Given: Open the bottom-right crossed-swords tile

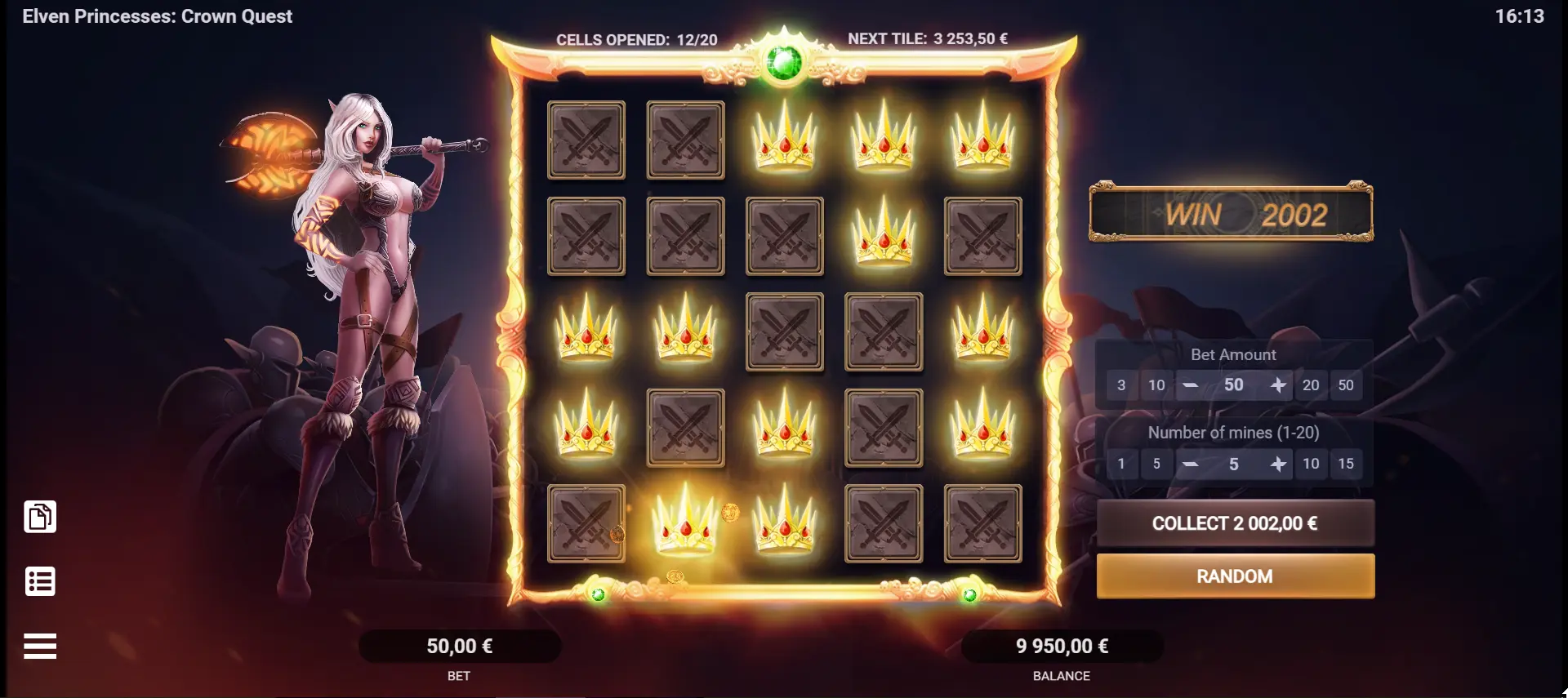Looking at the screenshot, I should [982, 523].
